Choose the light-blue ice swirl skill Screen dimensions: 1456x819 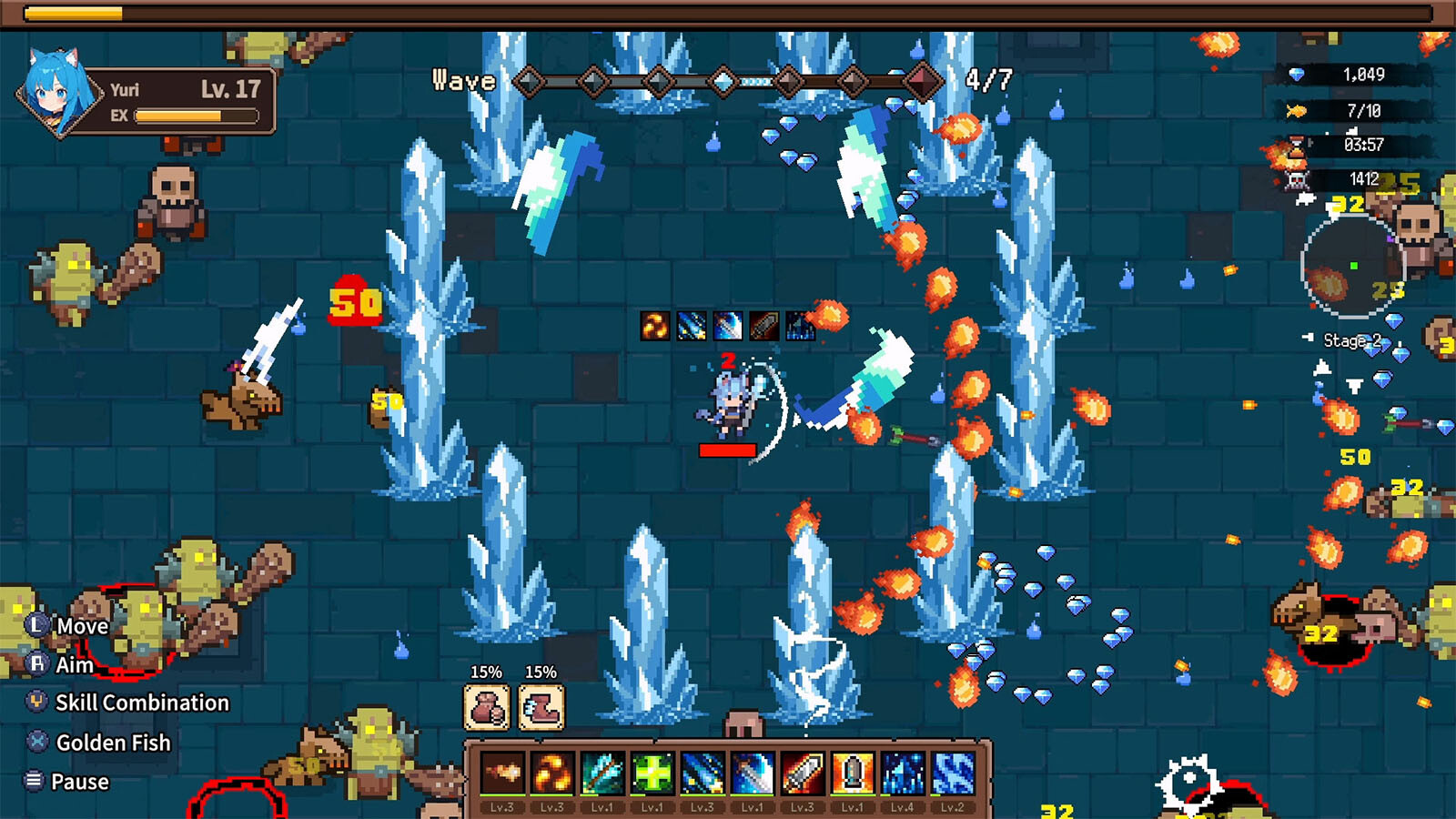coord(953,774)
